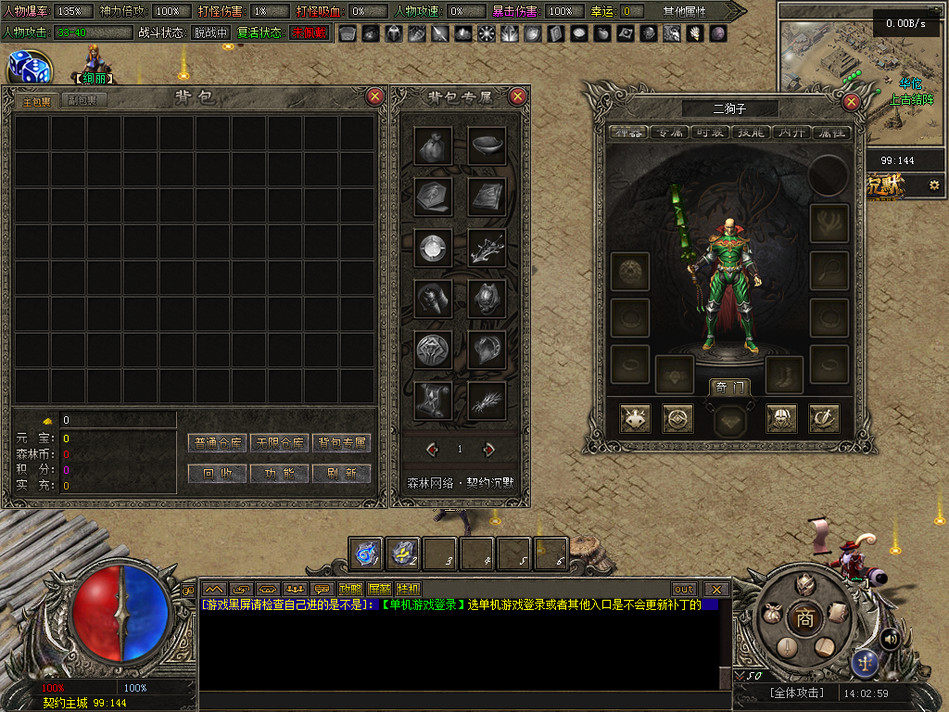The width and height of the screenshot is (949, 712).
Task: Close the 背包专属 panel
Action: click(x=517, y=96)
